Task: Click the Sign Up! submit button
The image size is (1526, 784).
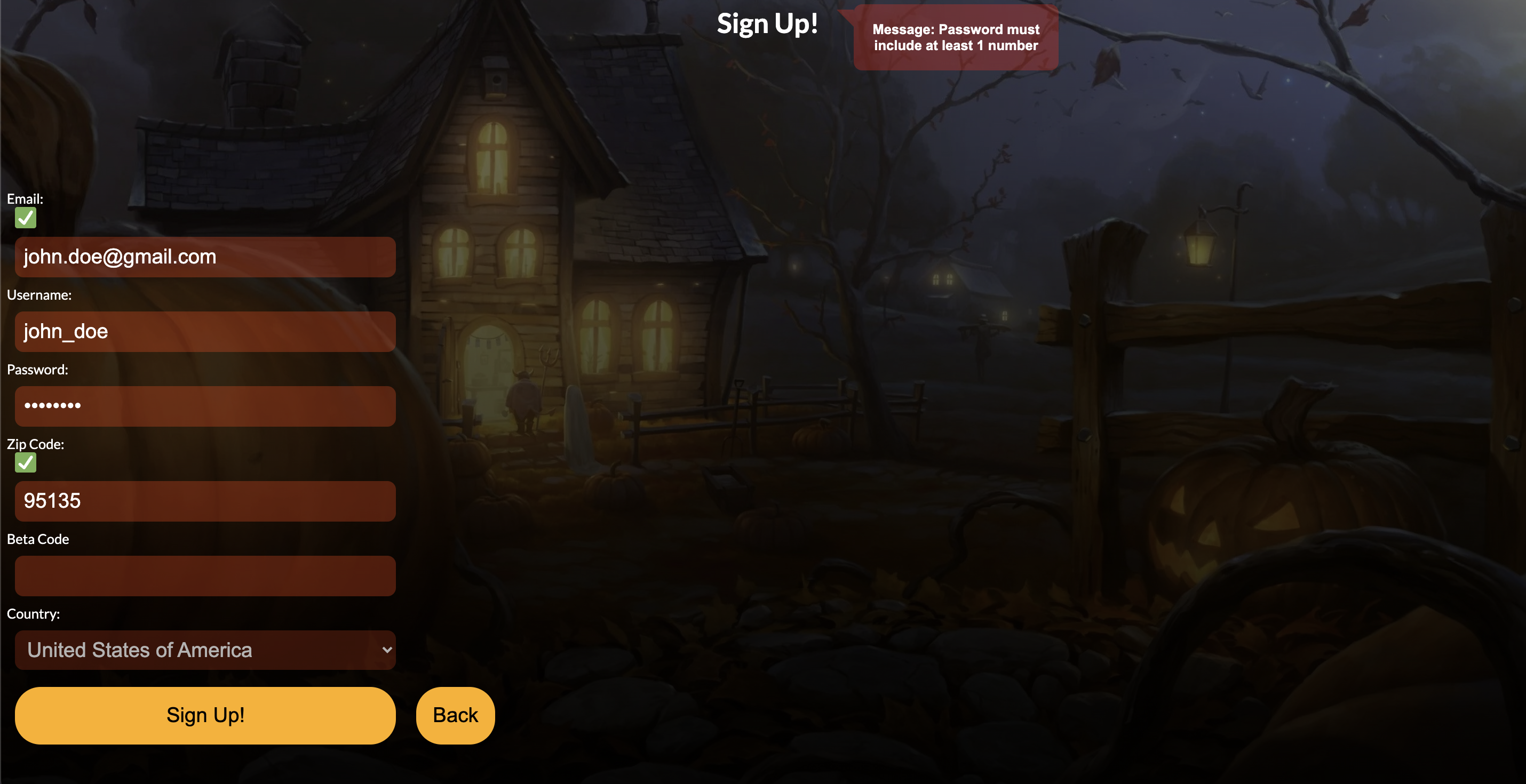Action: 205,715
